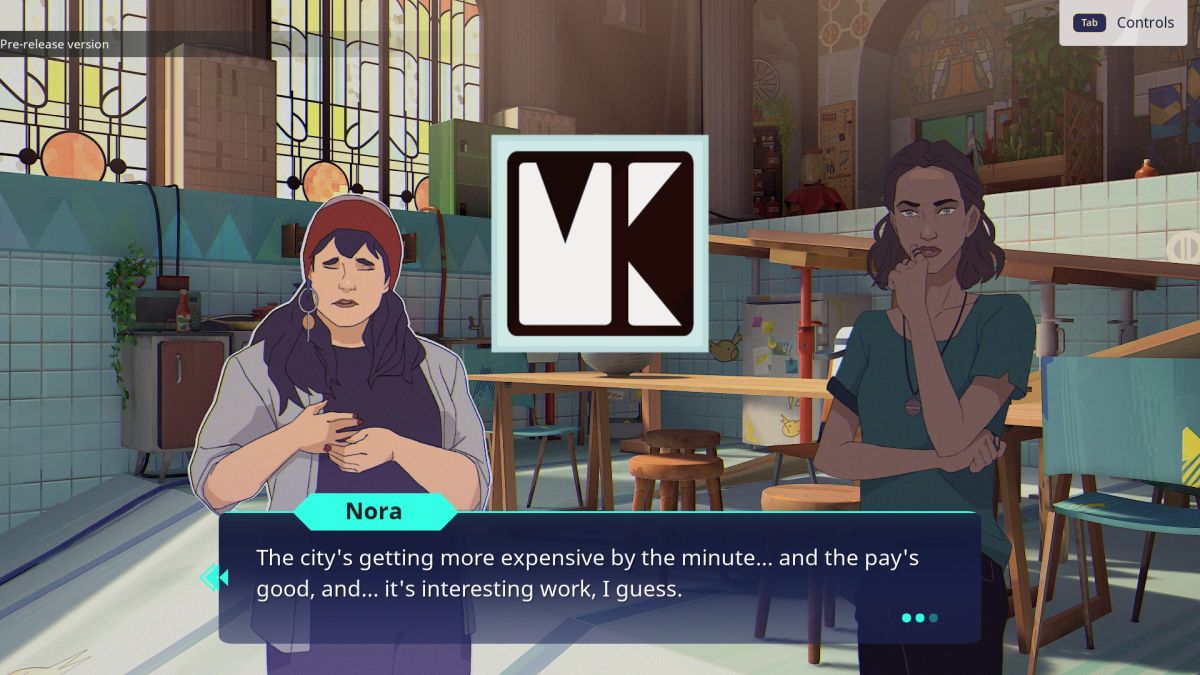Click the teal rewind arrows beside the dialogue

click(x=214, y=576)
